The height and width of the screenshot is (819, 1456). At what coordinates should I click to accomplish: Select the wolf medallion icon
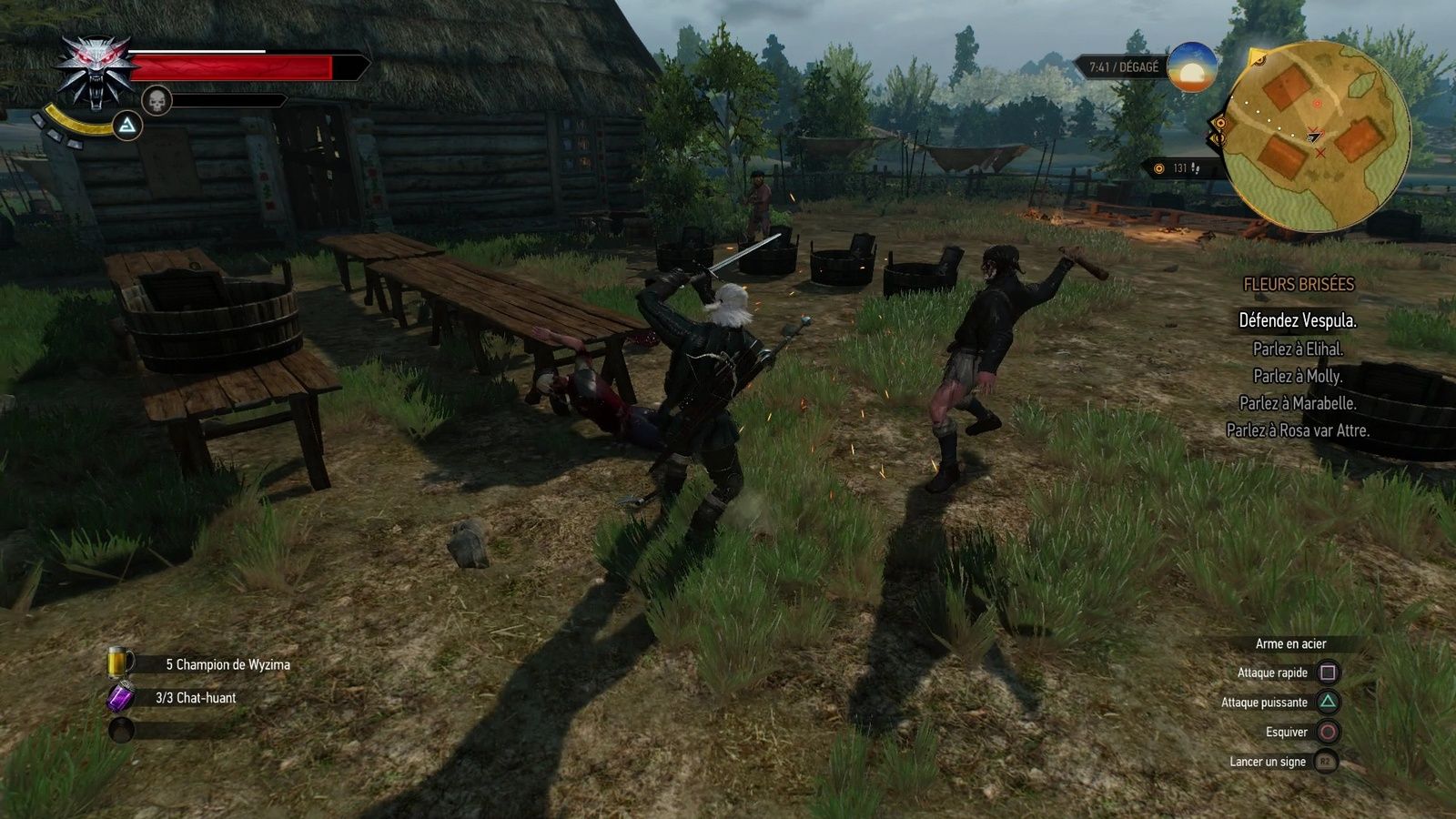(x=94, y=71)
